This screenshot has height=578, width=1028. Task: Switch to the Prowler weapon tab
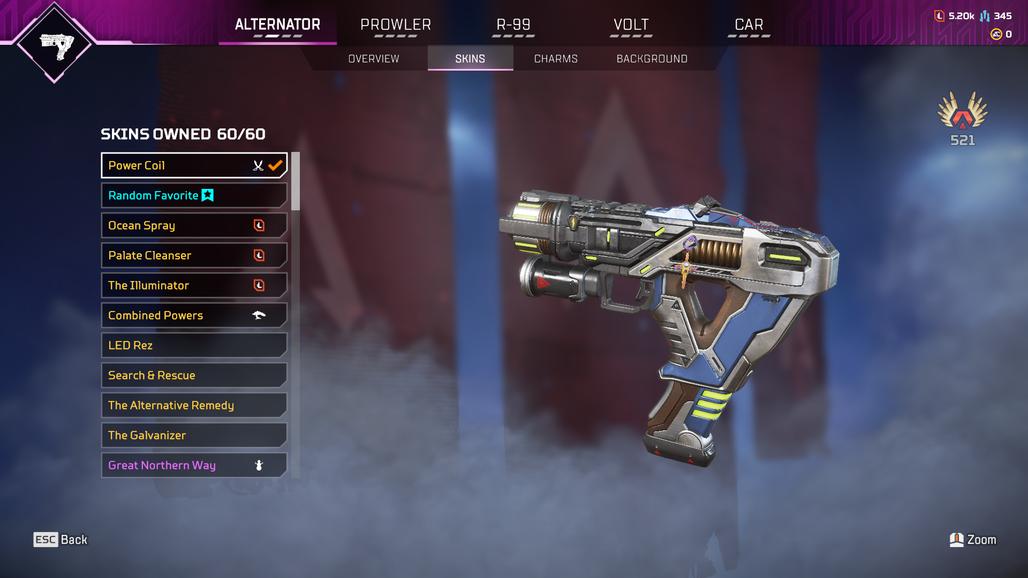[x=395, y=25]
